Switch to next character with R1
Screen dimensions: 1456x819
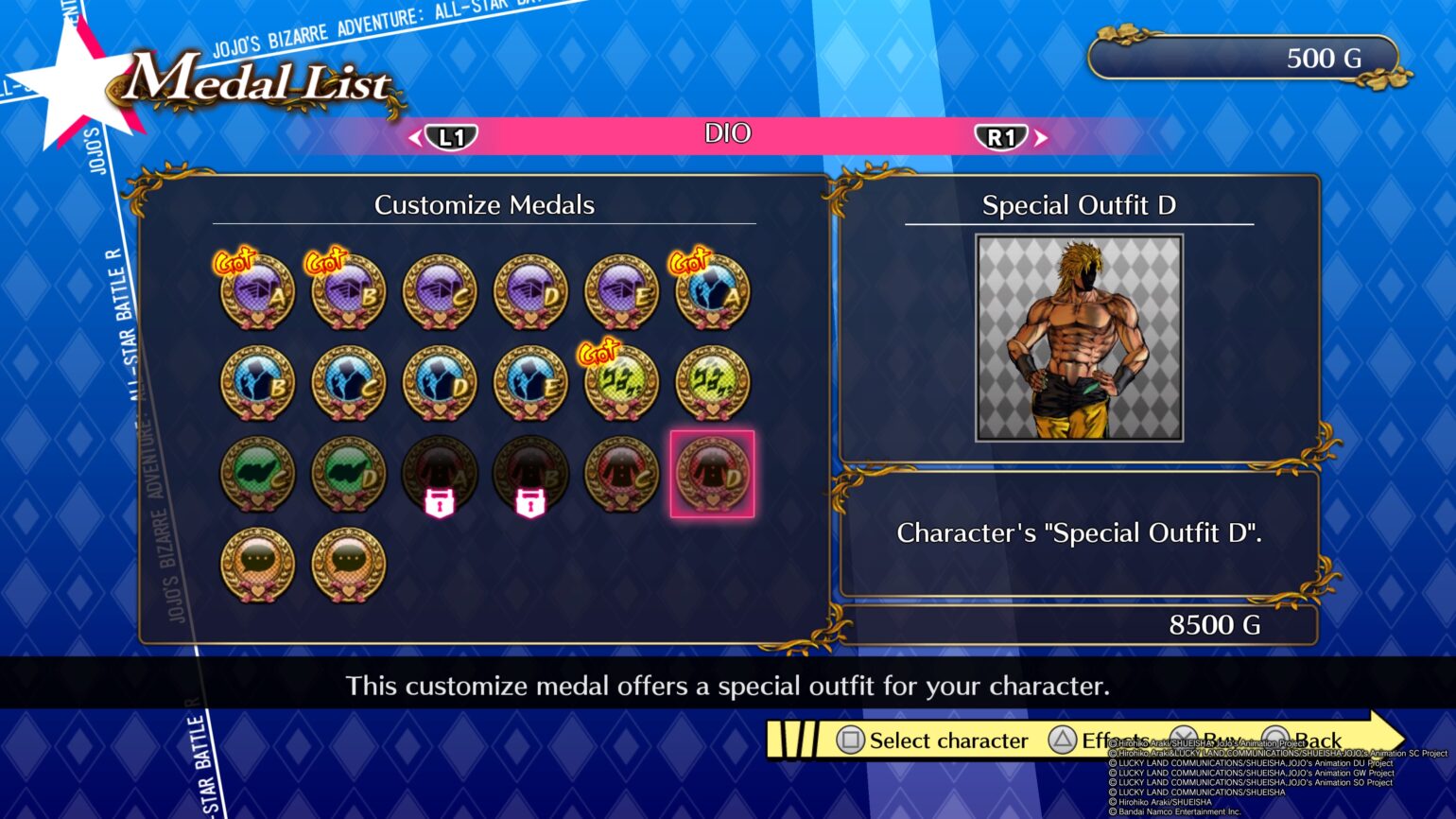[1002, 135]
